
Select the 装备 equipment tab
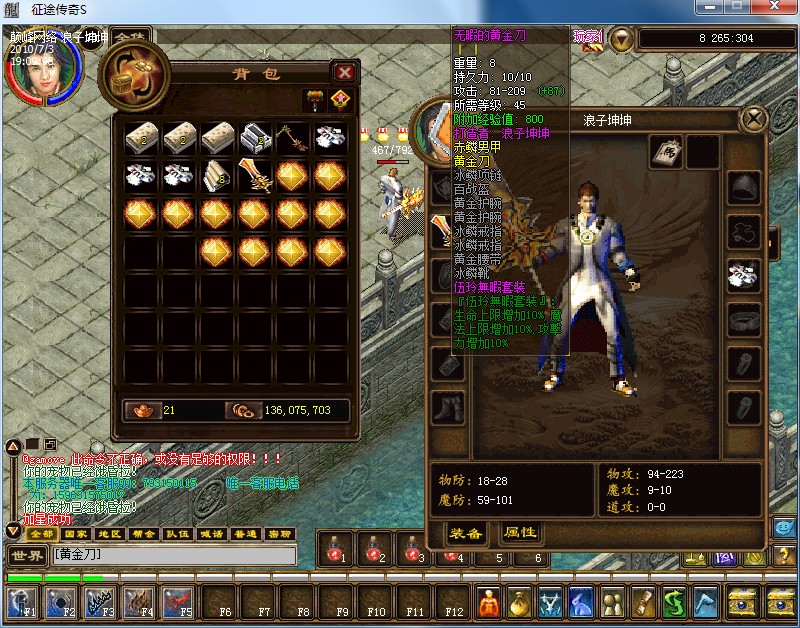click(467, 533)
